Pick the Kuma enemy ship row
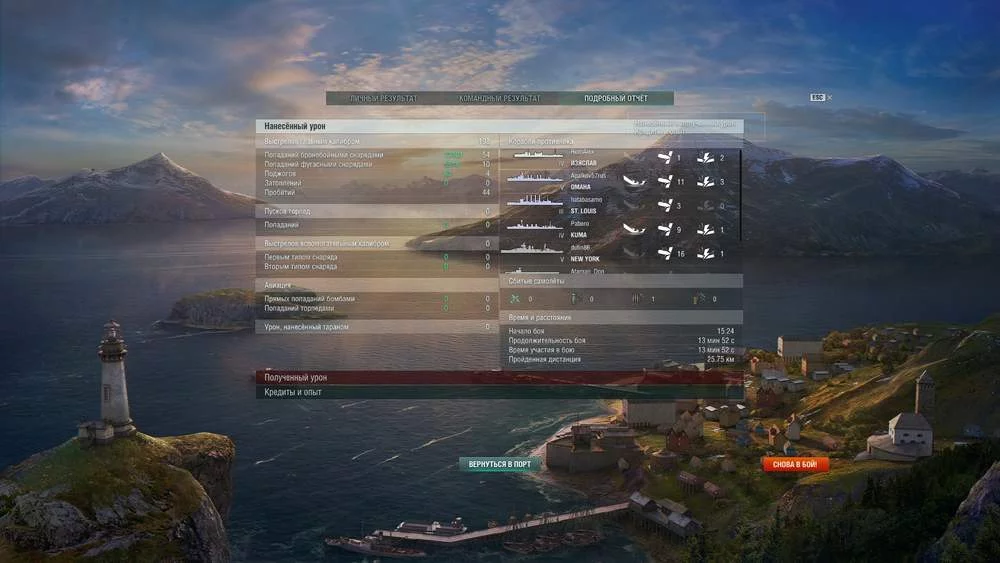Image resolution: width=1000 pixels, height=563 pixels. click(x=620, y=230)
